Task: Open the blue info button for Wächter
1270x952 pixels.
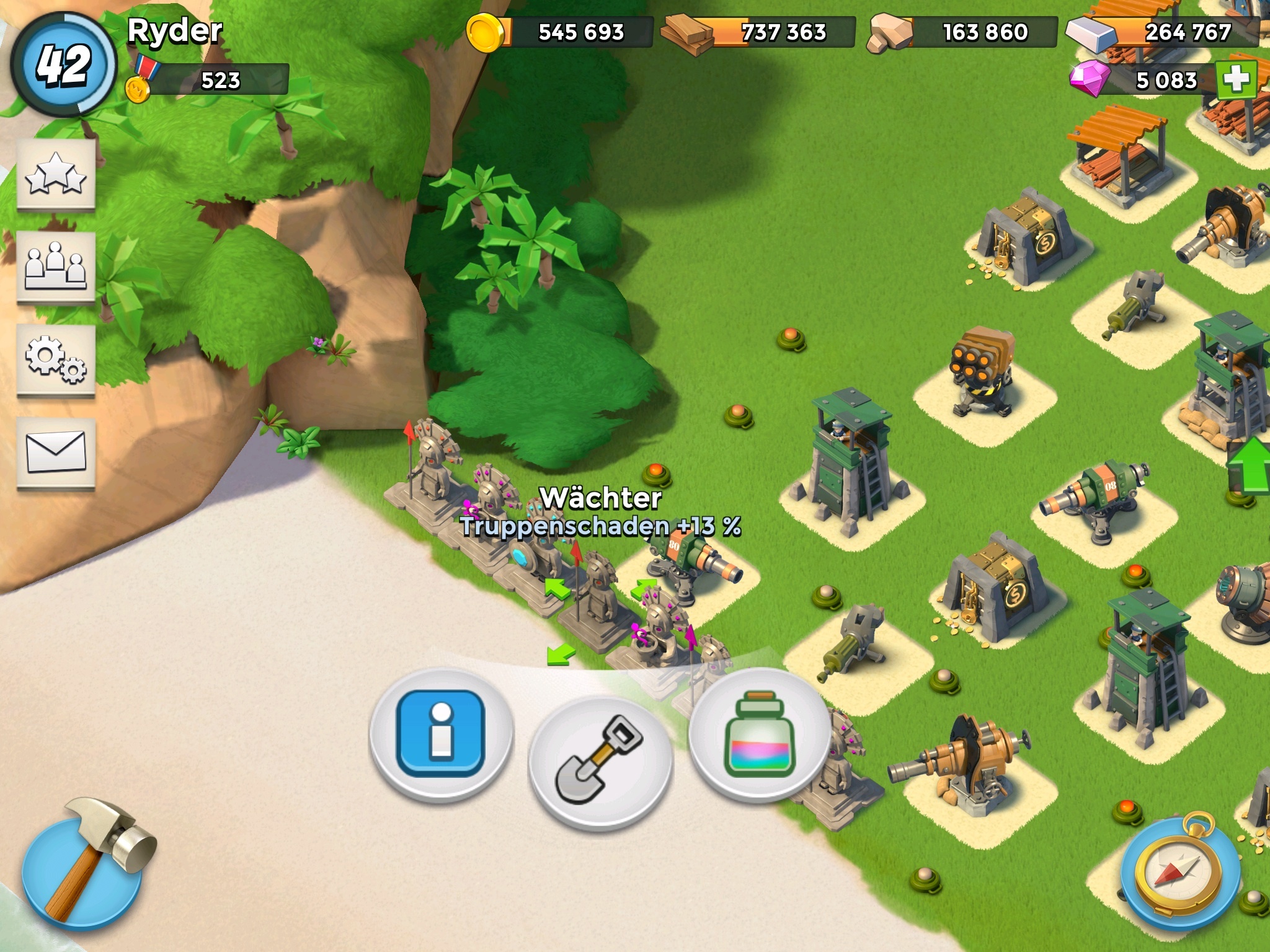Action: click(441, 733)
